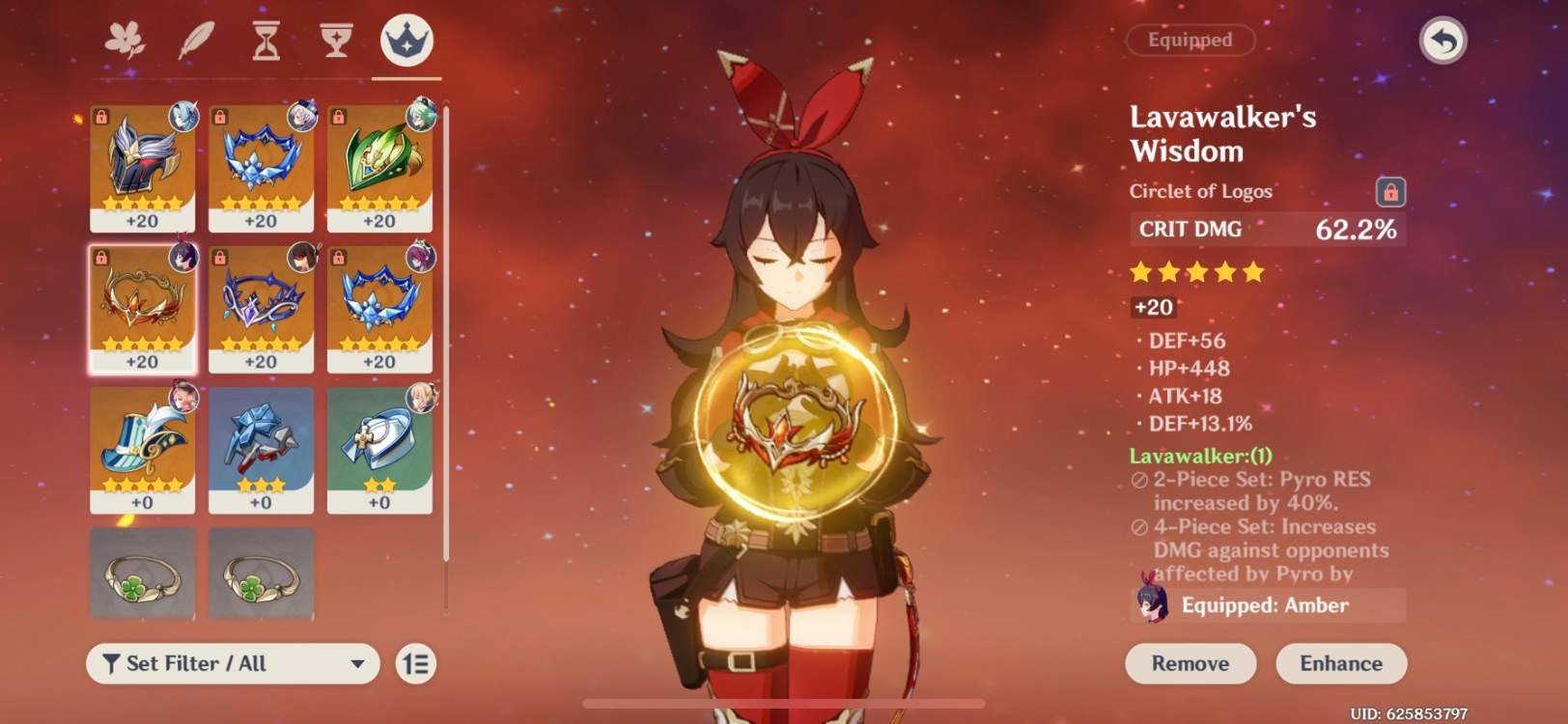Screen dimensions: 1568x724
Task: Click the Enhance button
Action: tap(1340, 663)
